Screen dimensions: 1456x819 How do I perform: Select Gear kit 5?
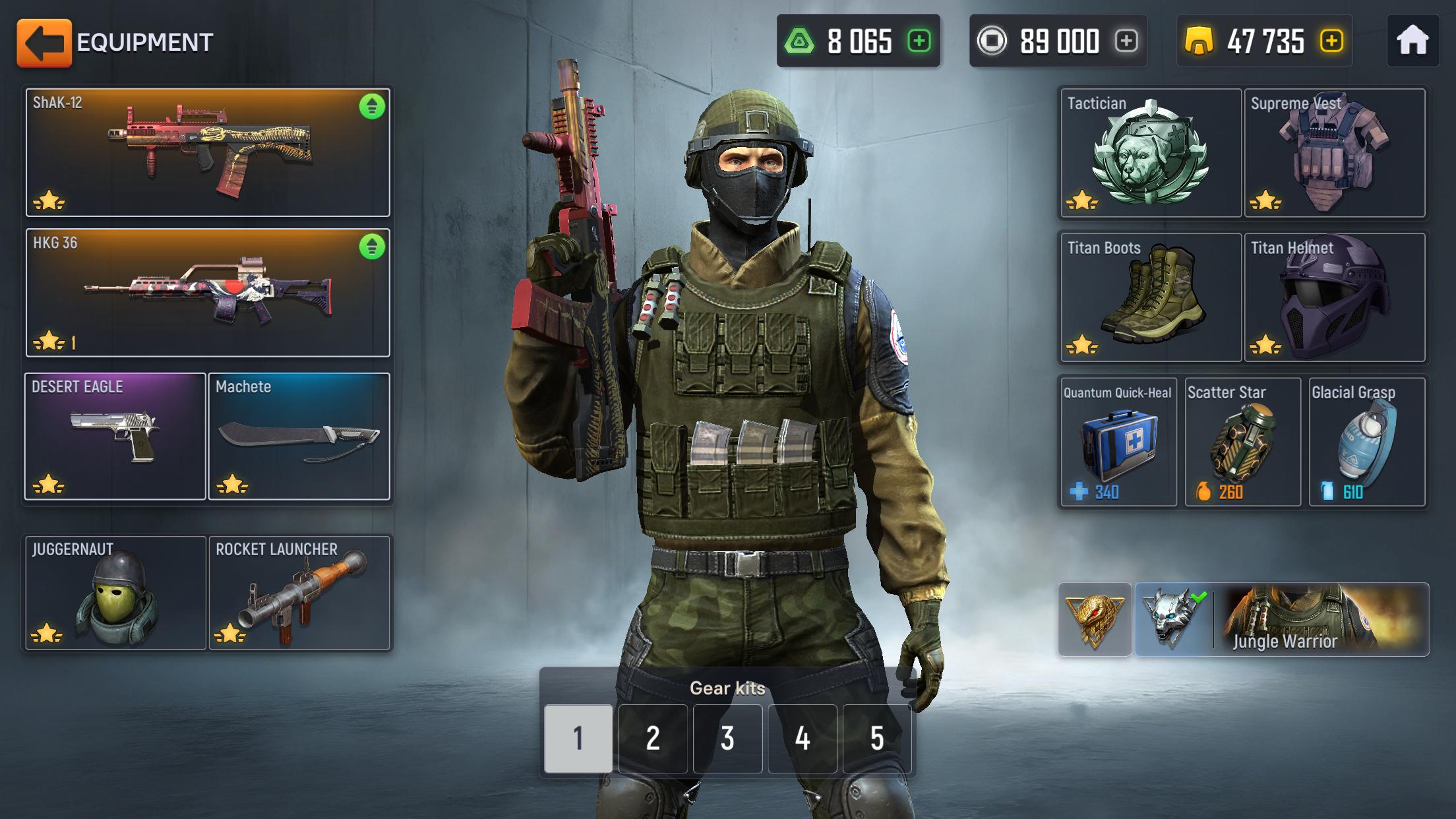(x=876, y=740)
